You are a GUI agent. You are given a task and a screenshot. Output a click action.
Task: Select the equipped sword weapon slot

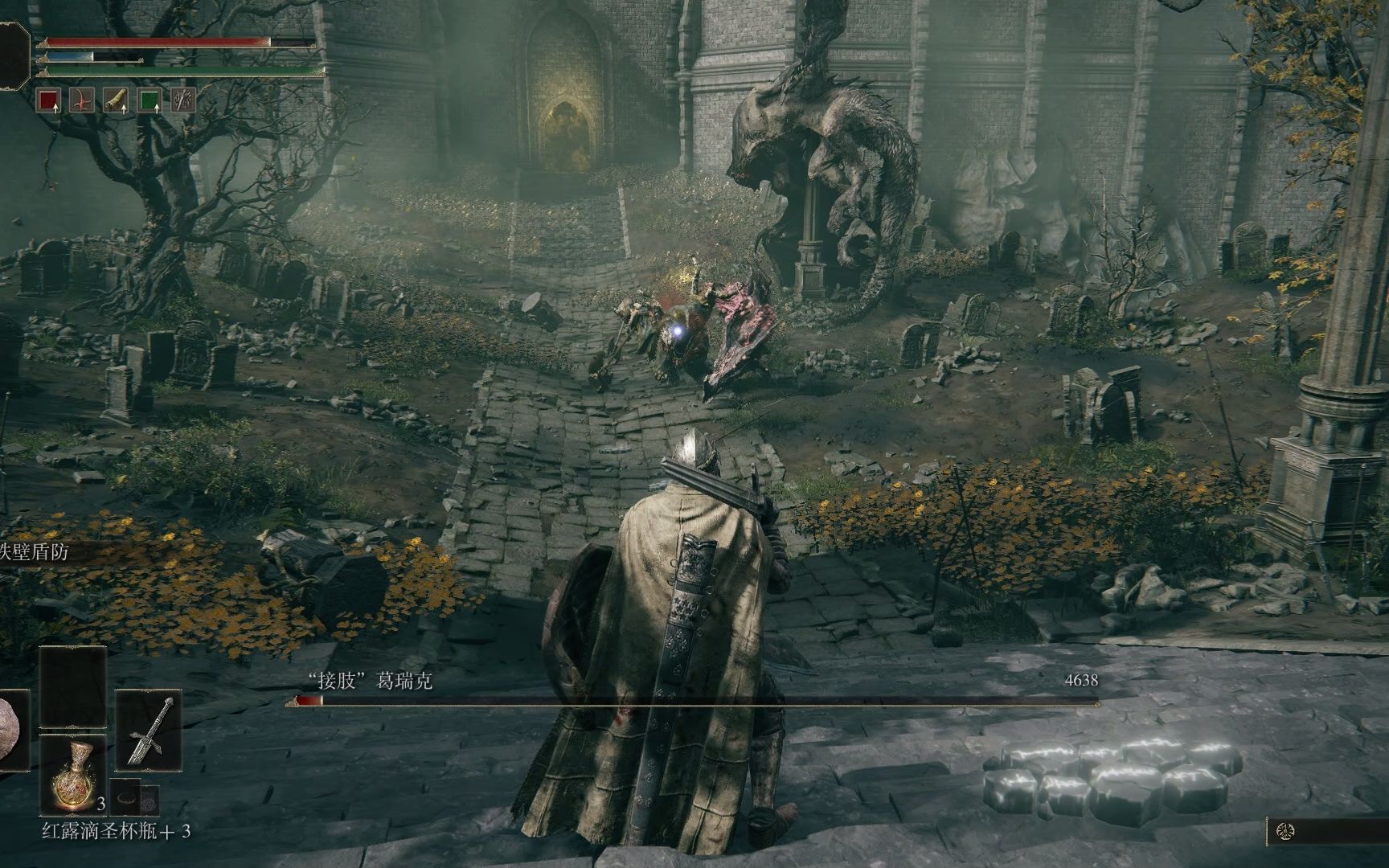150,730
